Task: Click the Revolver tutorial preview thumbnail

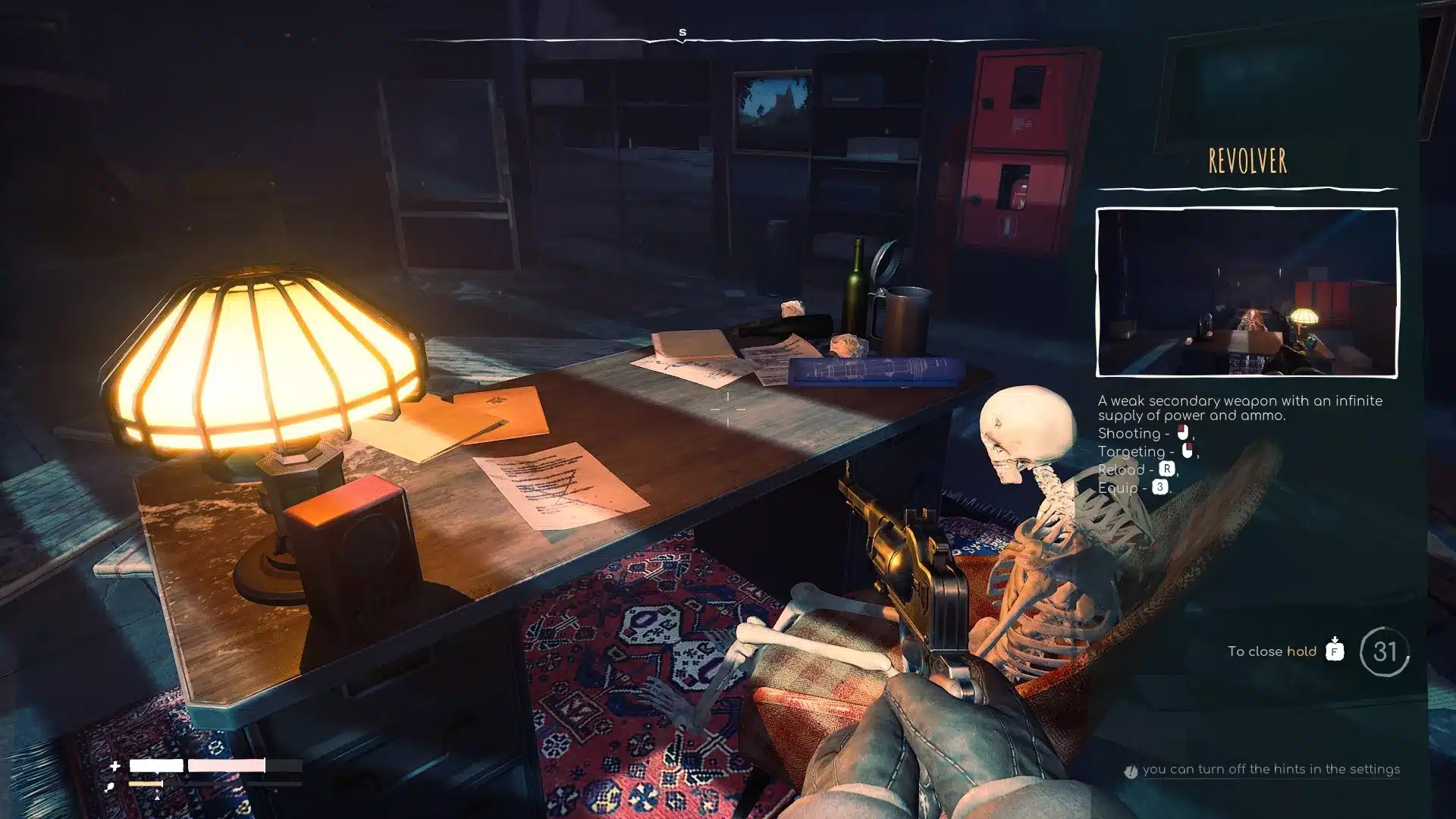Action: click(1247, 292)
